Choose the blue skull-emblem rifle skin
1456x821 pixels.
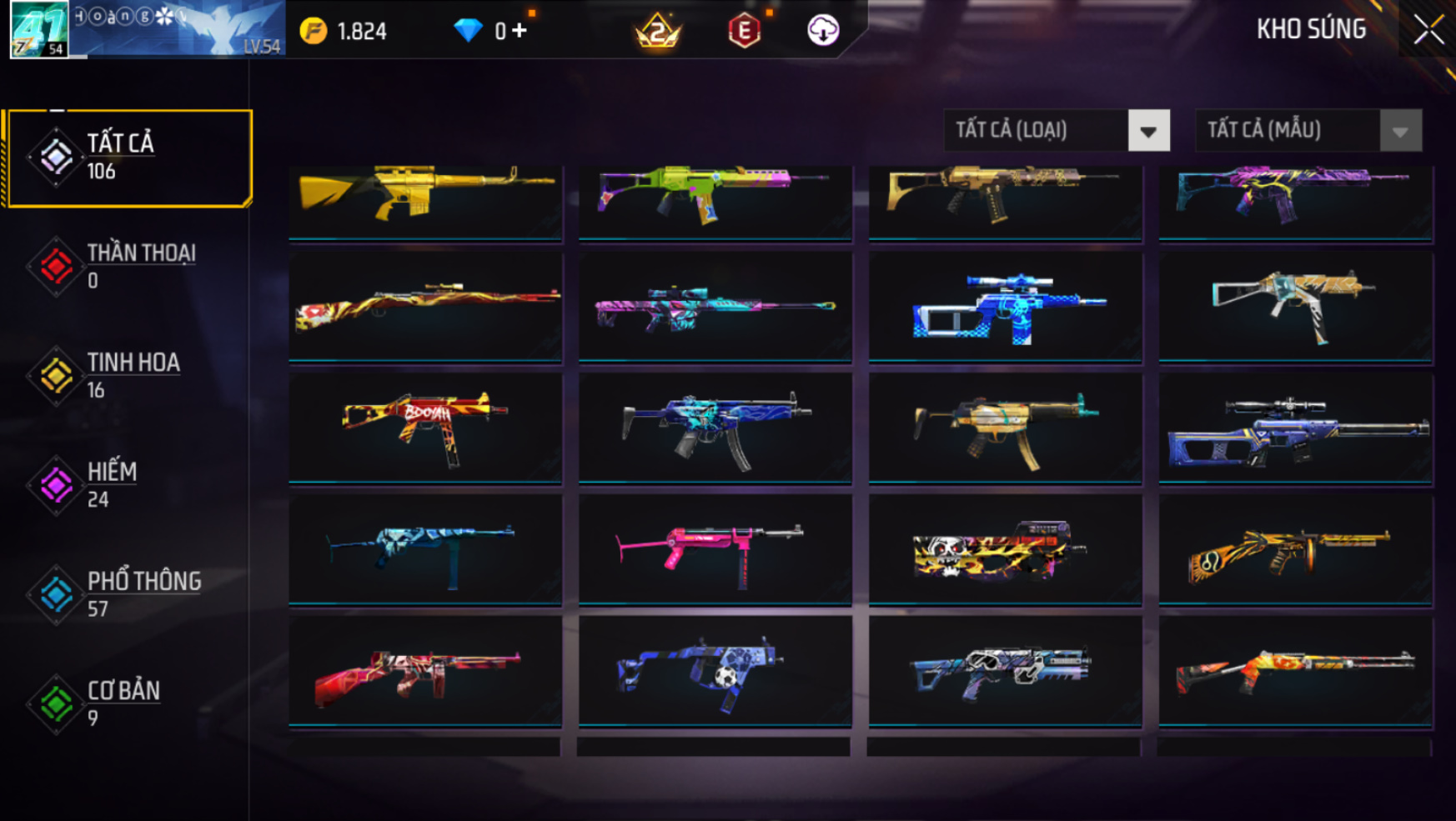coord(1005,307)
